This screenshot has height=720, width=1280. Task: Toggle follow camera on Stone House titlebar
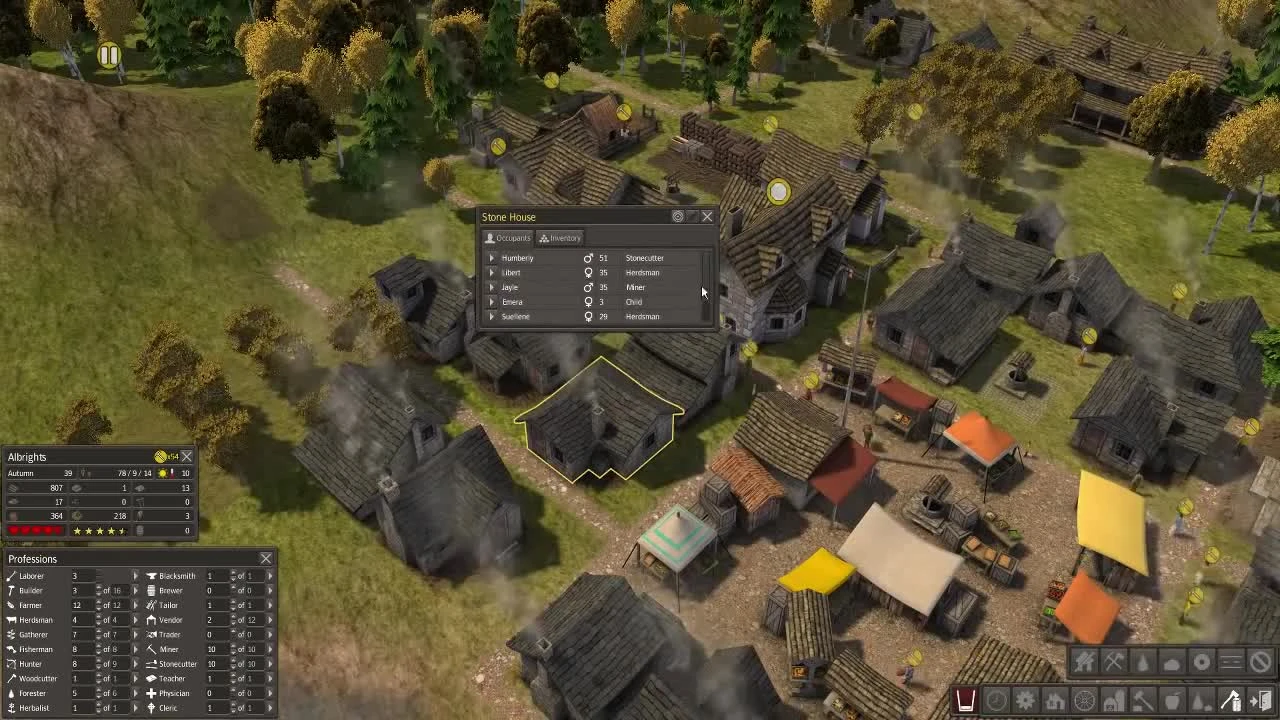pos(678,216)
